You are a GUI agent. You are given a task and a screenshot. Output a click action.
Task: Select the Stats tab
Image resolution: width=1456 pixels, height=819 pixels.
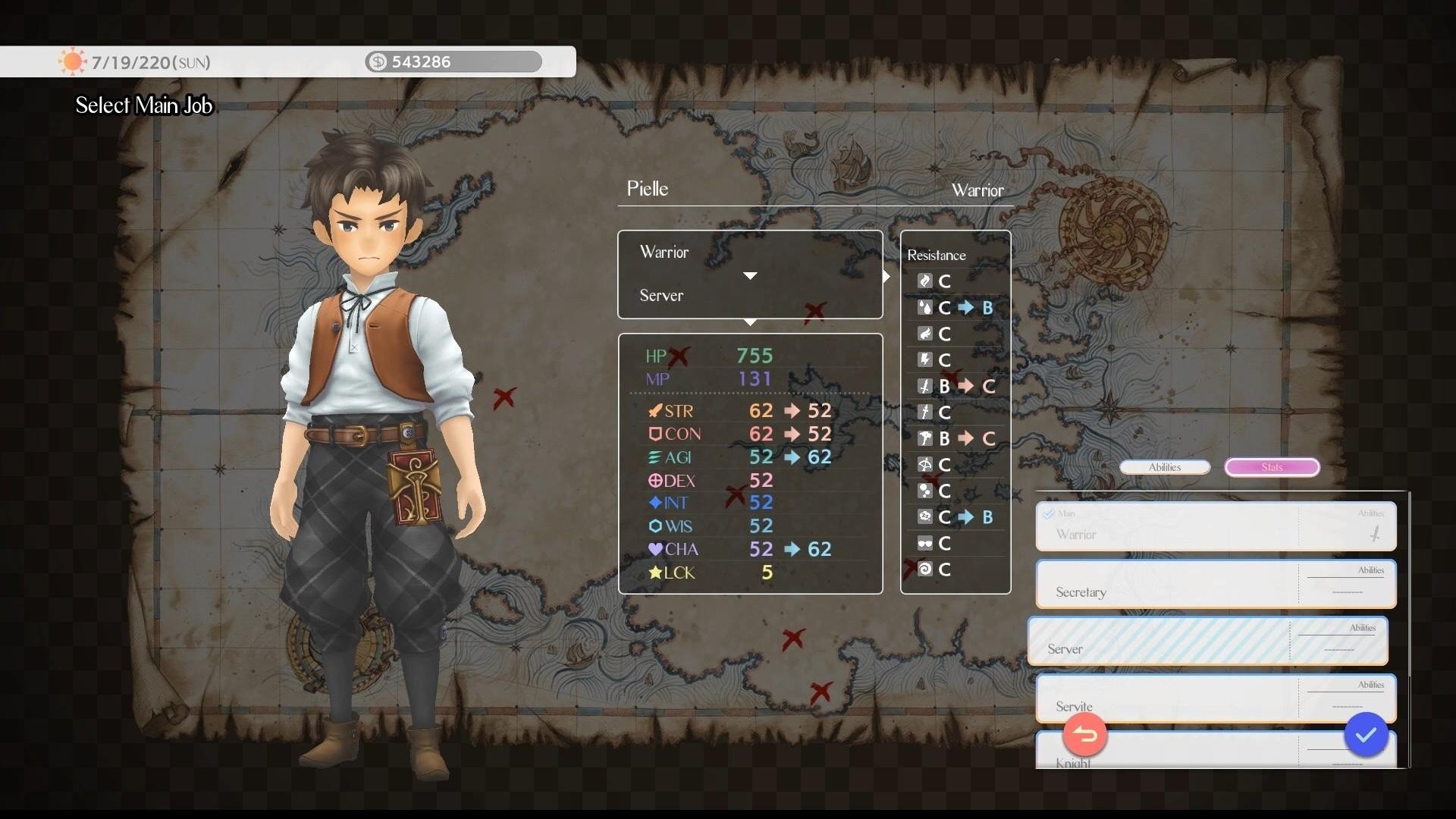point(1272,467)
